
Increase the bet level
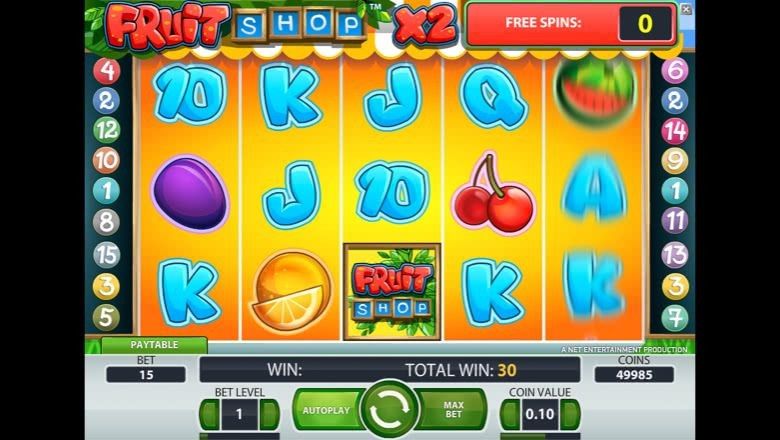click(x=269, y=413)
